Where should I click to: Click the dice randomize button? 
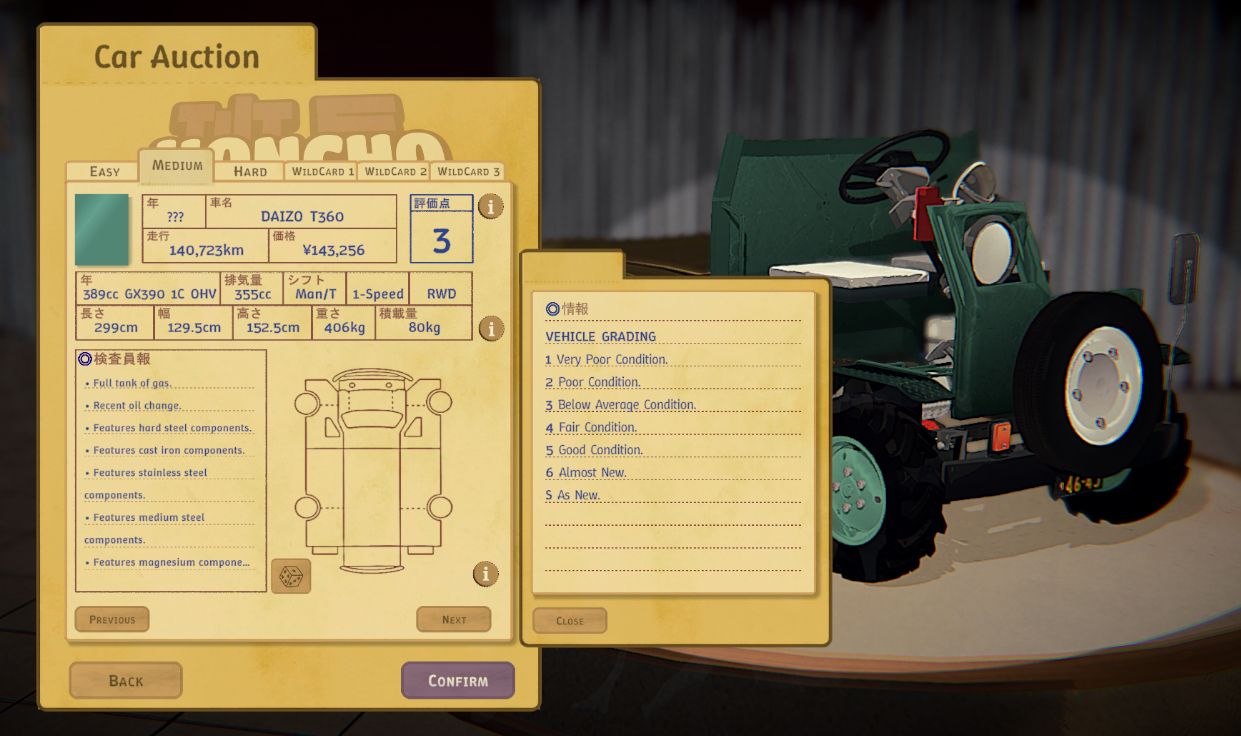click(x=291, y=576)
